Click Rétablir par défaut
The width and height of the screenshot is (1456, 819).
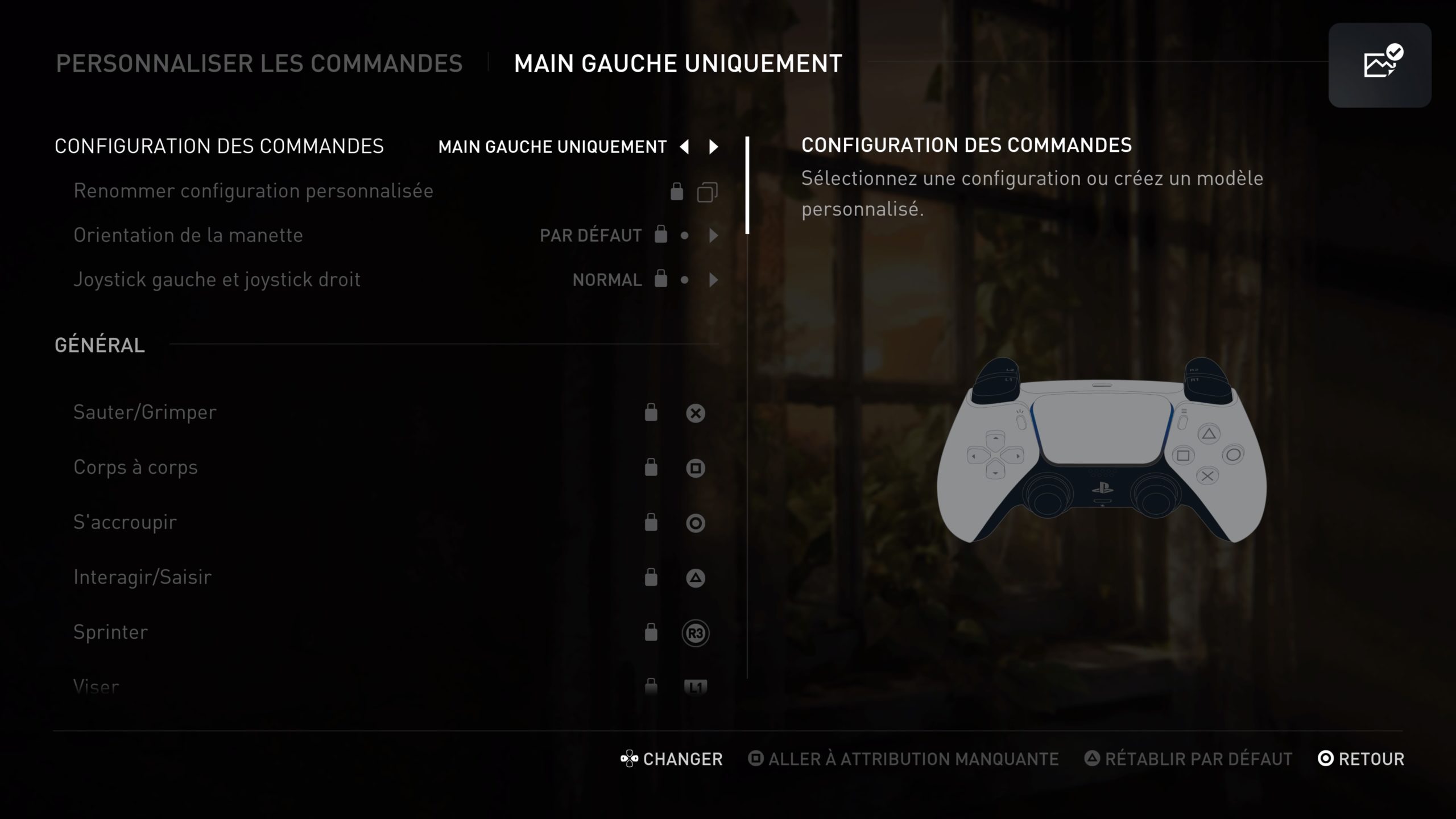pos(1189,759)
